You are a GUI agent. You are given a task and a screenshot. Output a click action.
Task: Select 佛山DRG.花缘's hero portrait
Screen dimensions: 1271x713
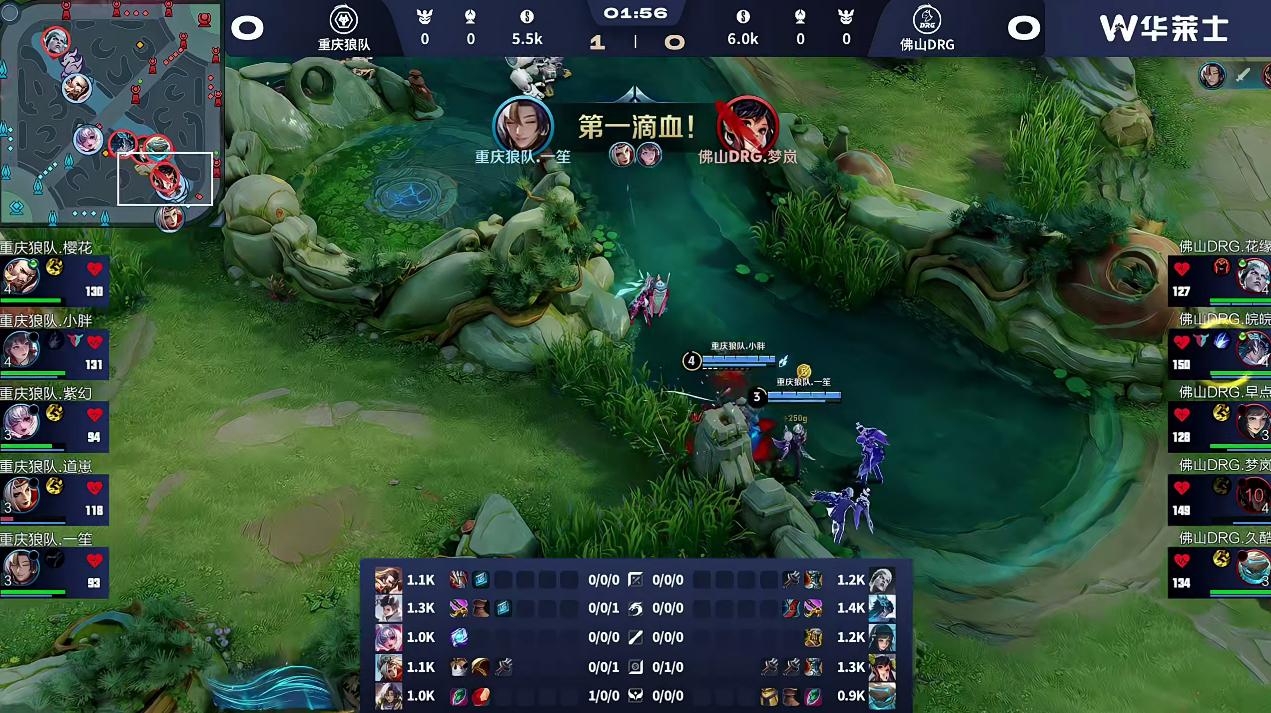[1252, 275]
